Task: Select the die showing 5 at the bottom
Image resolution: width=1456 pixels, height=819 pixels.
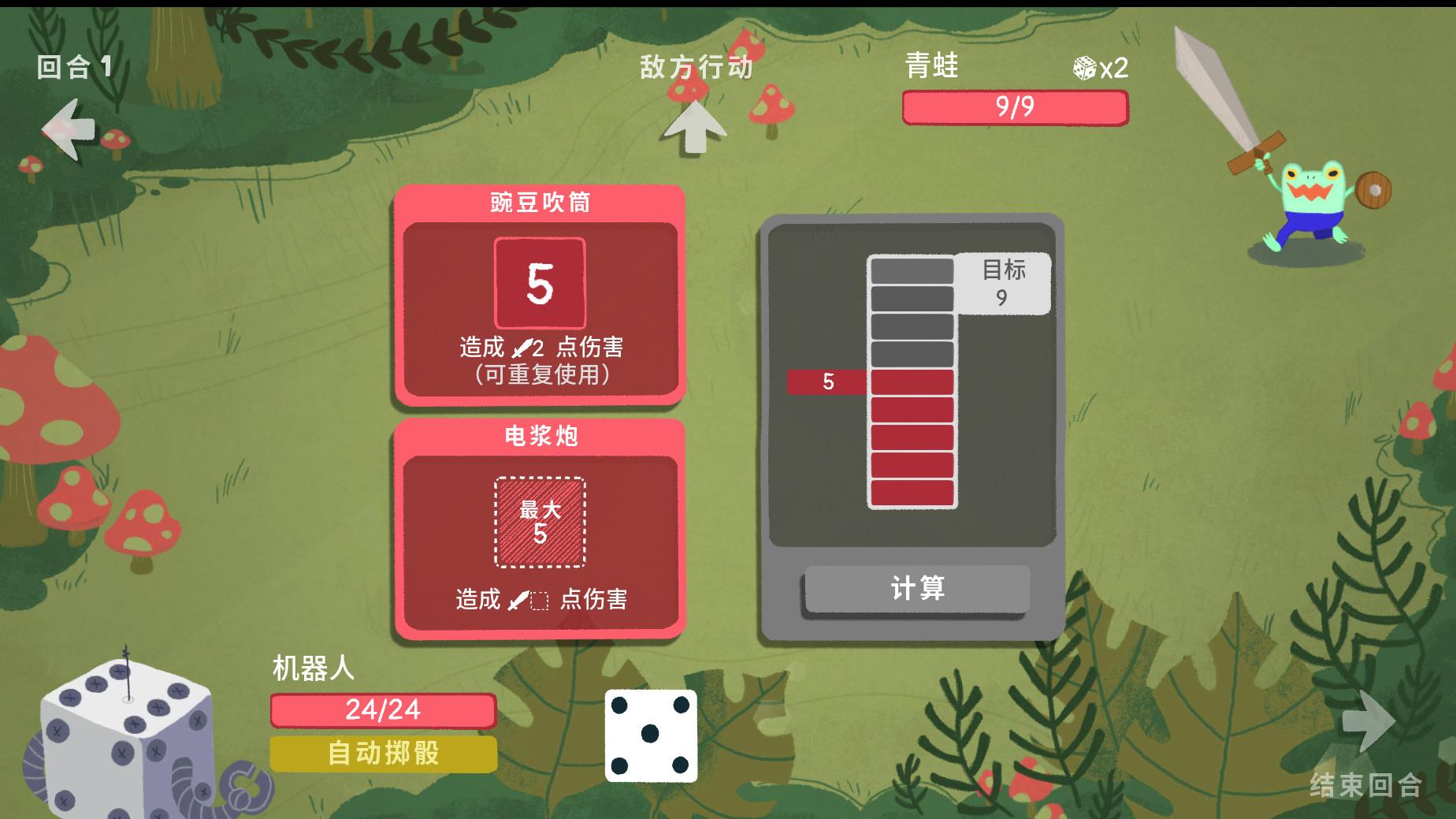Action: coord(651,735)
